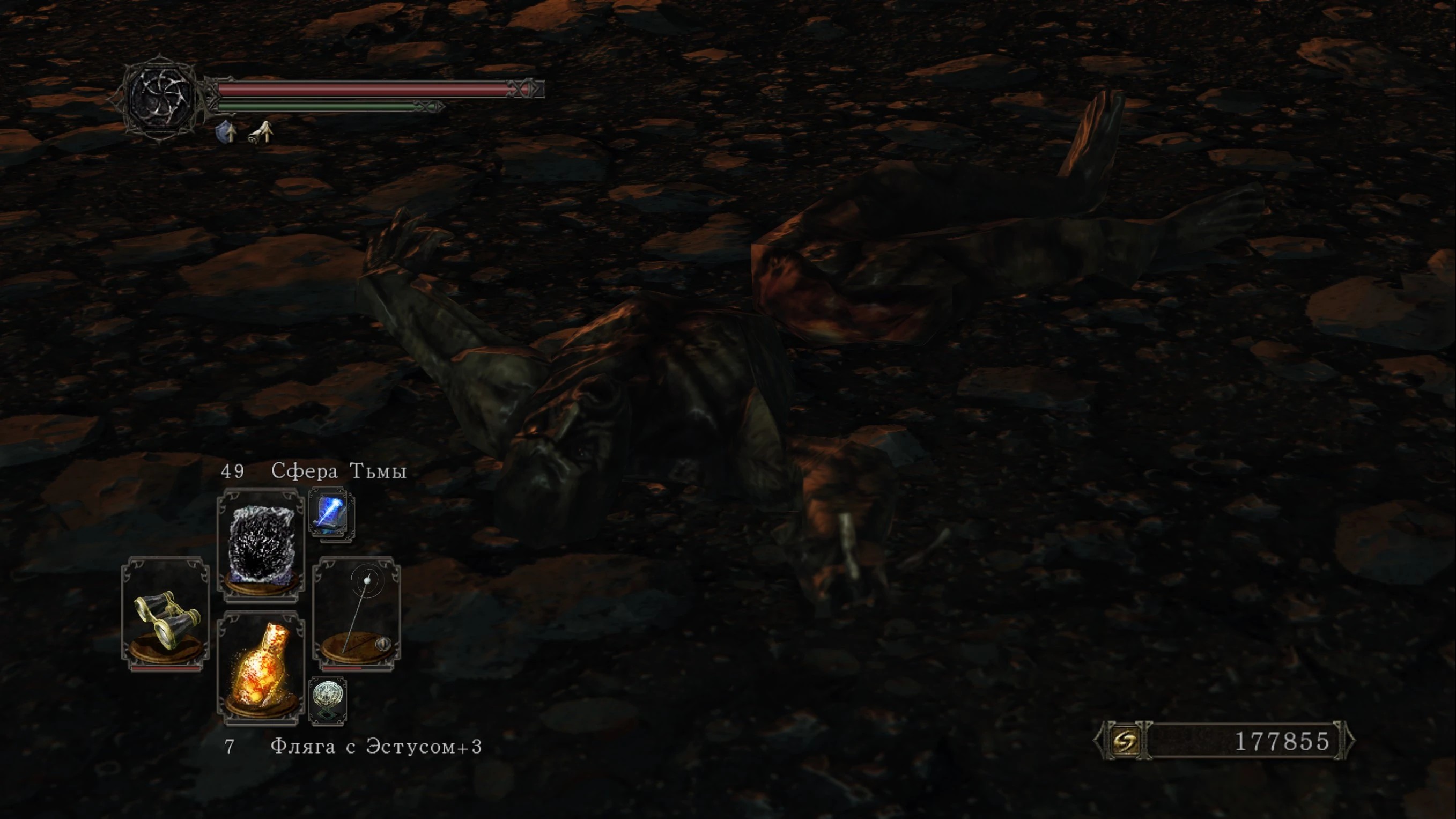The width and height of the screenshot is (1456, 819).
Task: Click the thorned covenant emblem
Action: click(161, 97)
